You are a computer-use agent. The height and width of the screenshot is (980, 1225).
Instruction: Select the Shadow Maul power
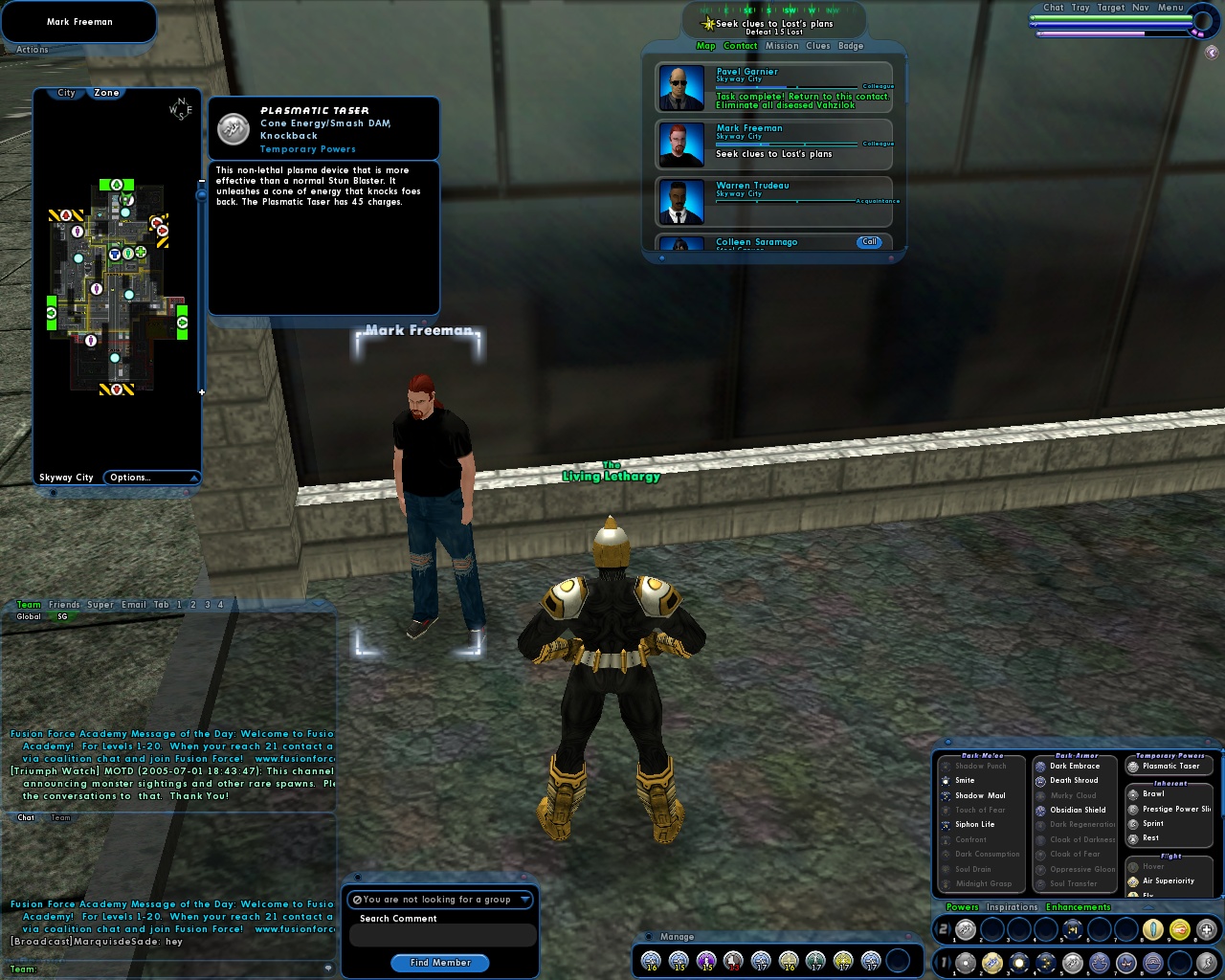click(x=944, y=795)
